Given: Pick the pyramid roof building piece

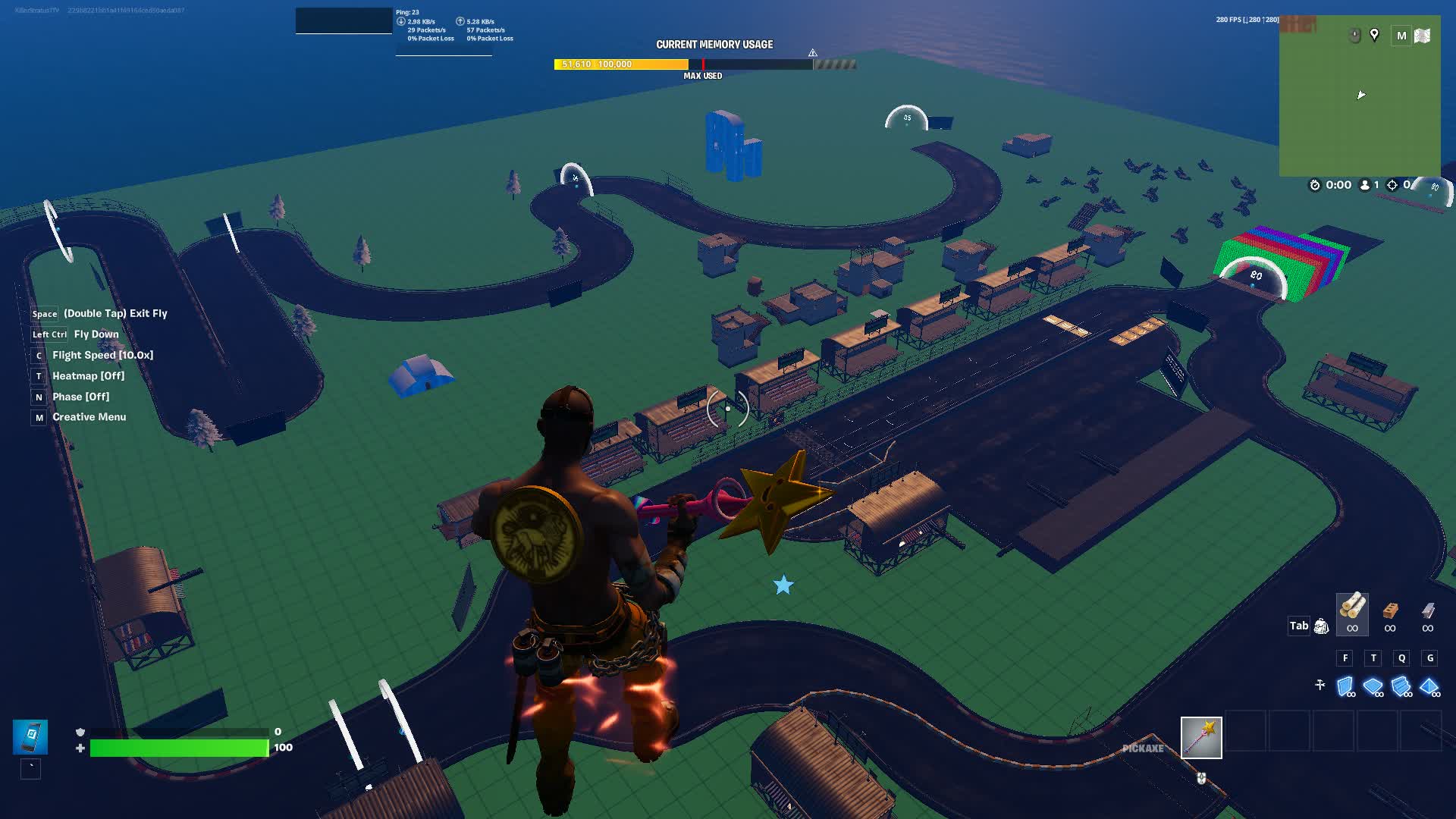Looking at the screenshot, I should (1429, 686).
